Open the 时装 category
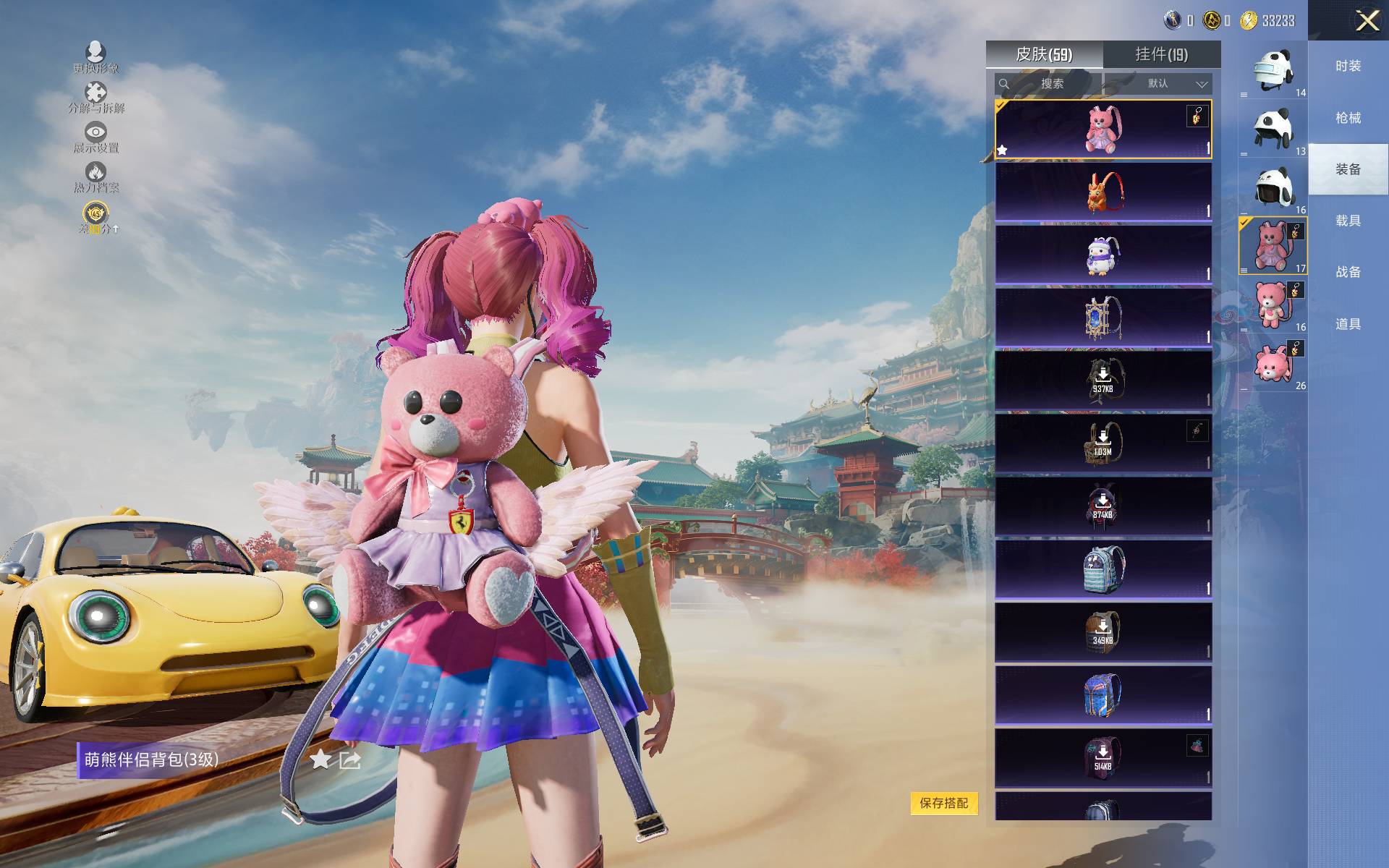This screenshot has width=1389, height=868. [1348, 66]
